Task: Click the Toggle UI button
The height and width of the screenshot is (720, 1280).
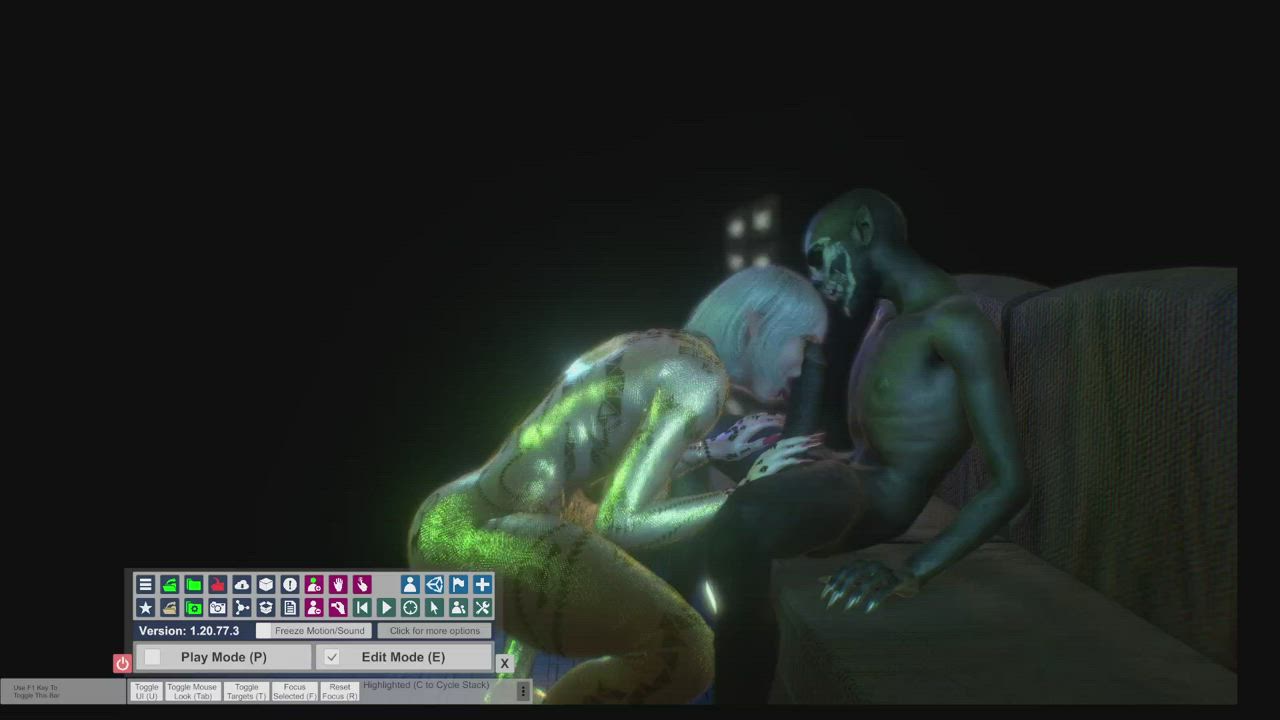Action: point(146,691)
